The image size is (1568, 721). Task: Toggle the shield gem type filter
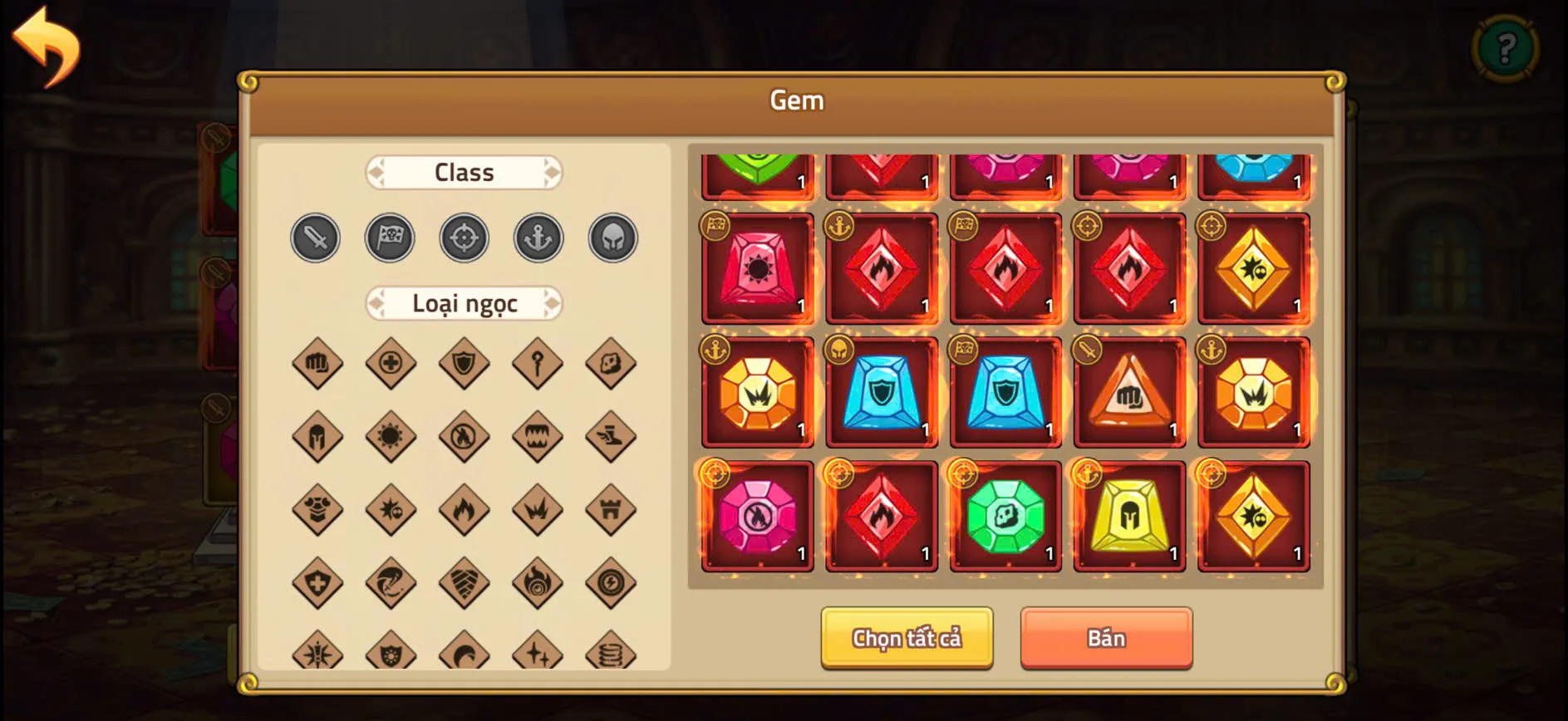coord(464,363)
